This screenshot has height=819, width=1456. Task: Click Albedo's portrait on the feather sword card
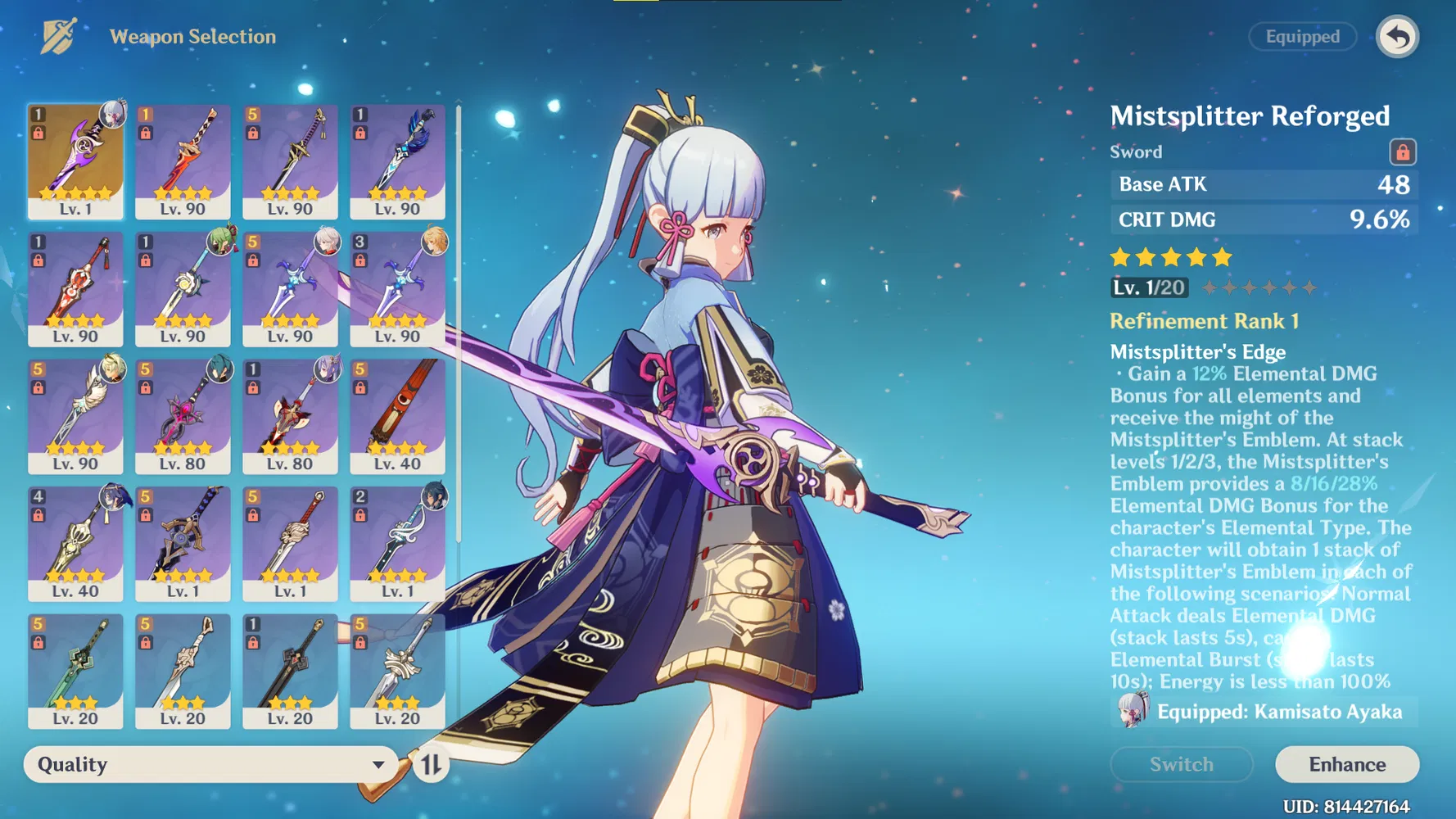(112, 367)
